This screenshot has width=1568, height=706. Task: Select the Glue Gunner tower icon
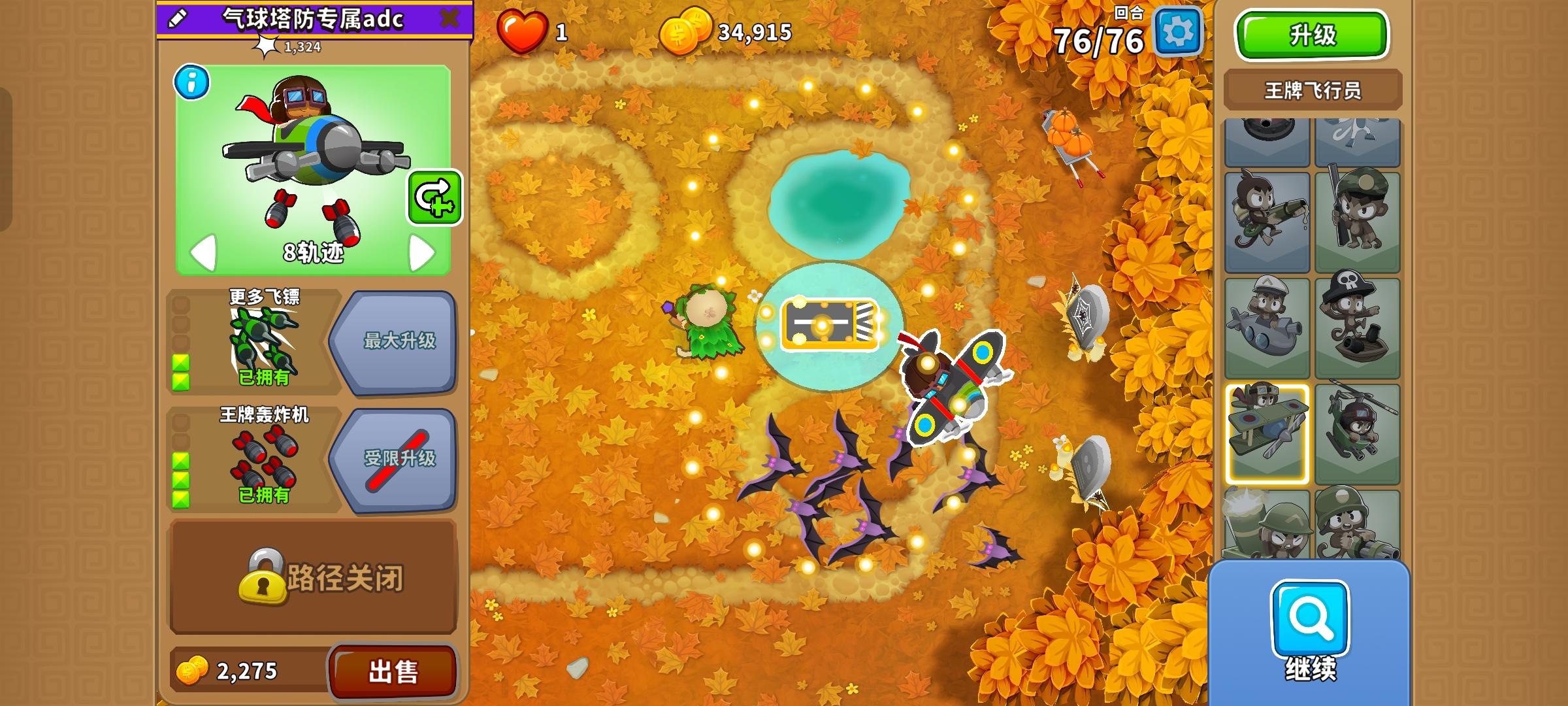point(1267,222)
